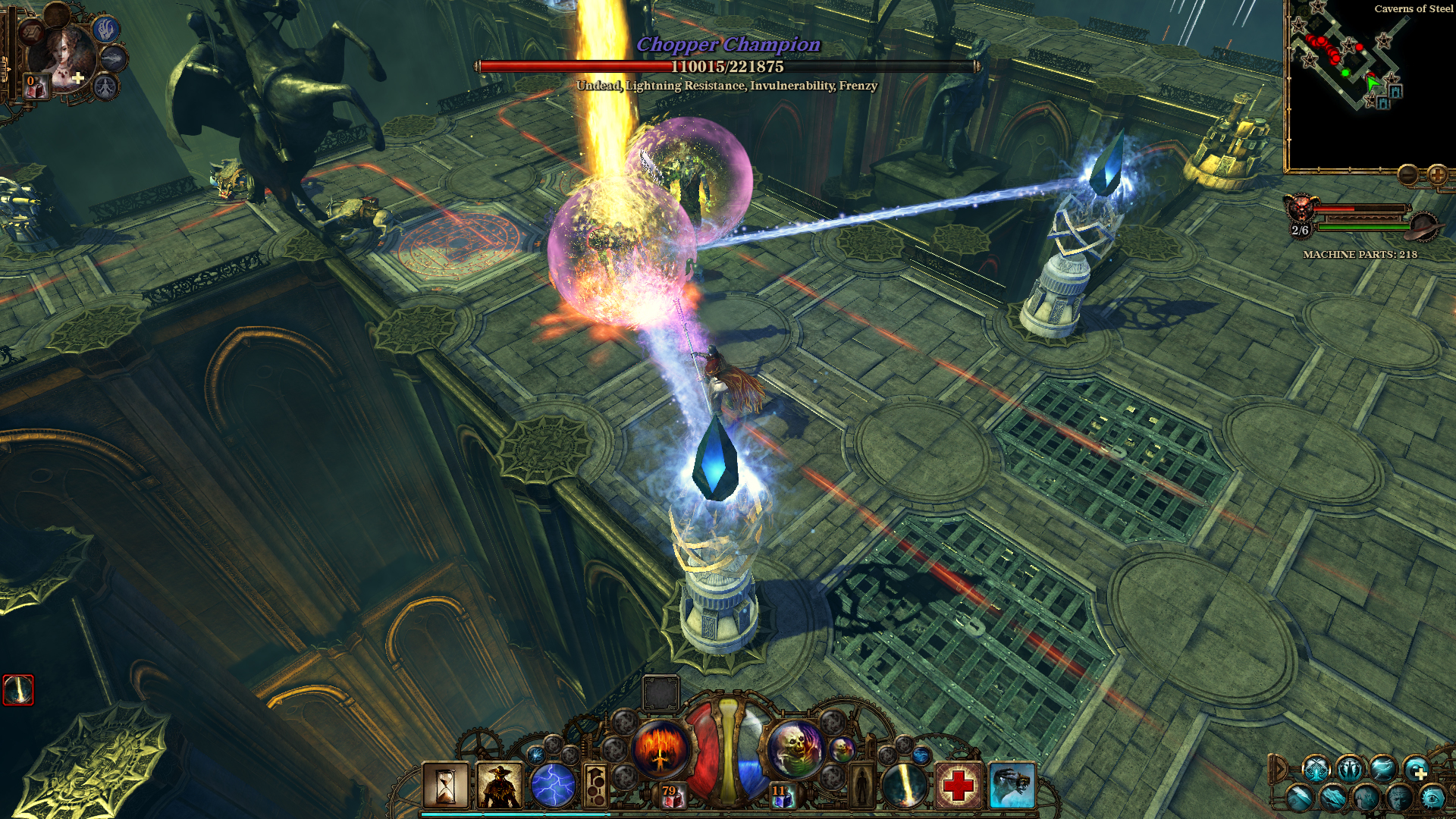Click the plus button to add a rage power
Screen dimensions: 1456x819
click(1420, 773)
